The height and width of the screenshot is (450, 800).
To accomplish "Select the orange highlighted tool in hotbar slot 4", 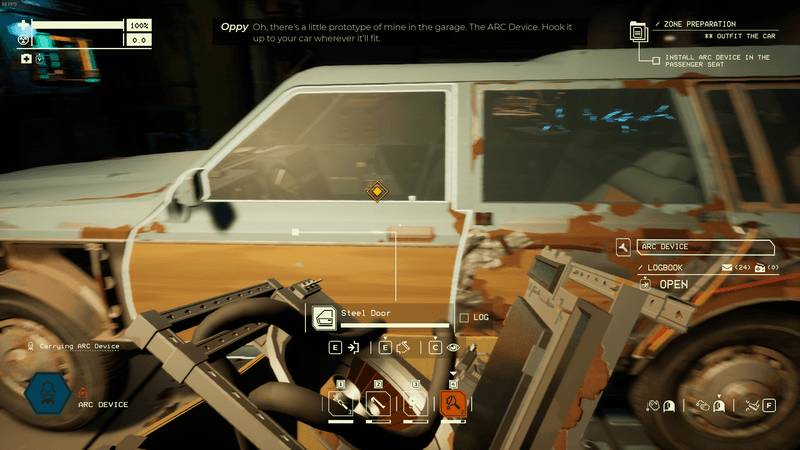I will 453,404.
